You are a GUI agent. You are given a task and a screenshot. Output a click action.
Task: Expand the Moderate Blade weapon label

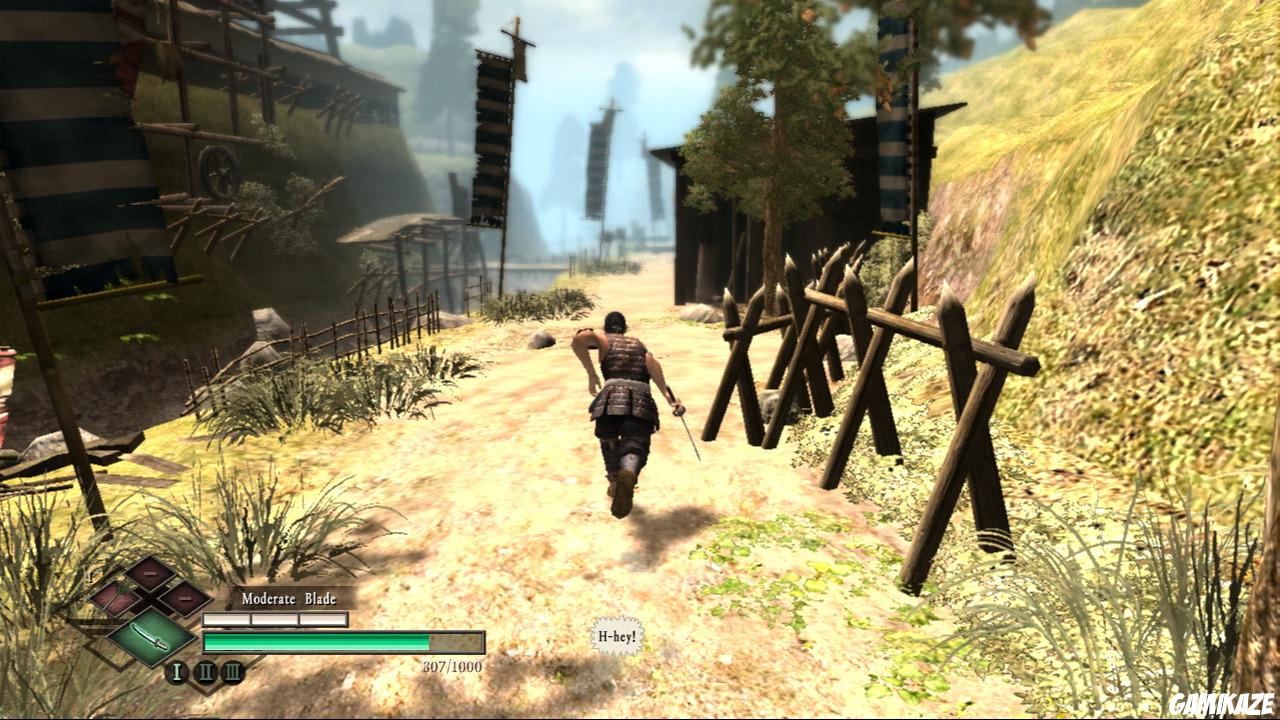pos(289,598)
